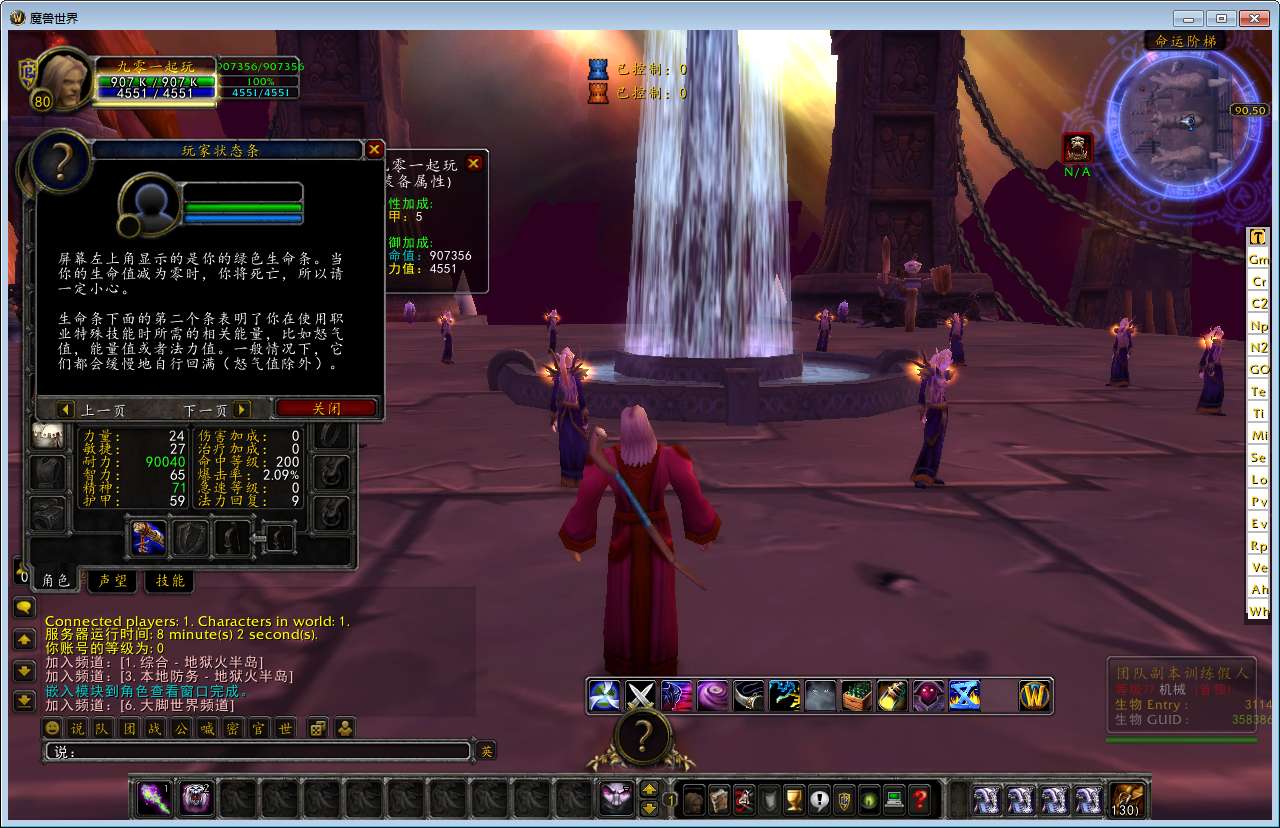Use the purple swirl spell icon
1280x828 pixels.
coord(713,695)
